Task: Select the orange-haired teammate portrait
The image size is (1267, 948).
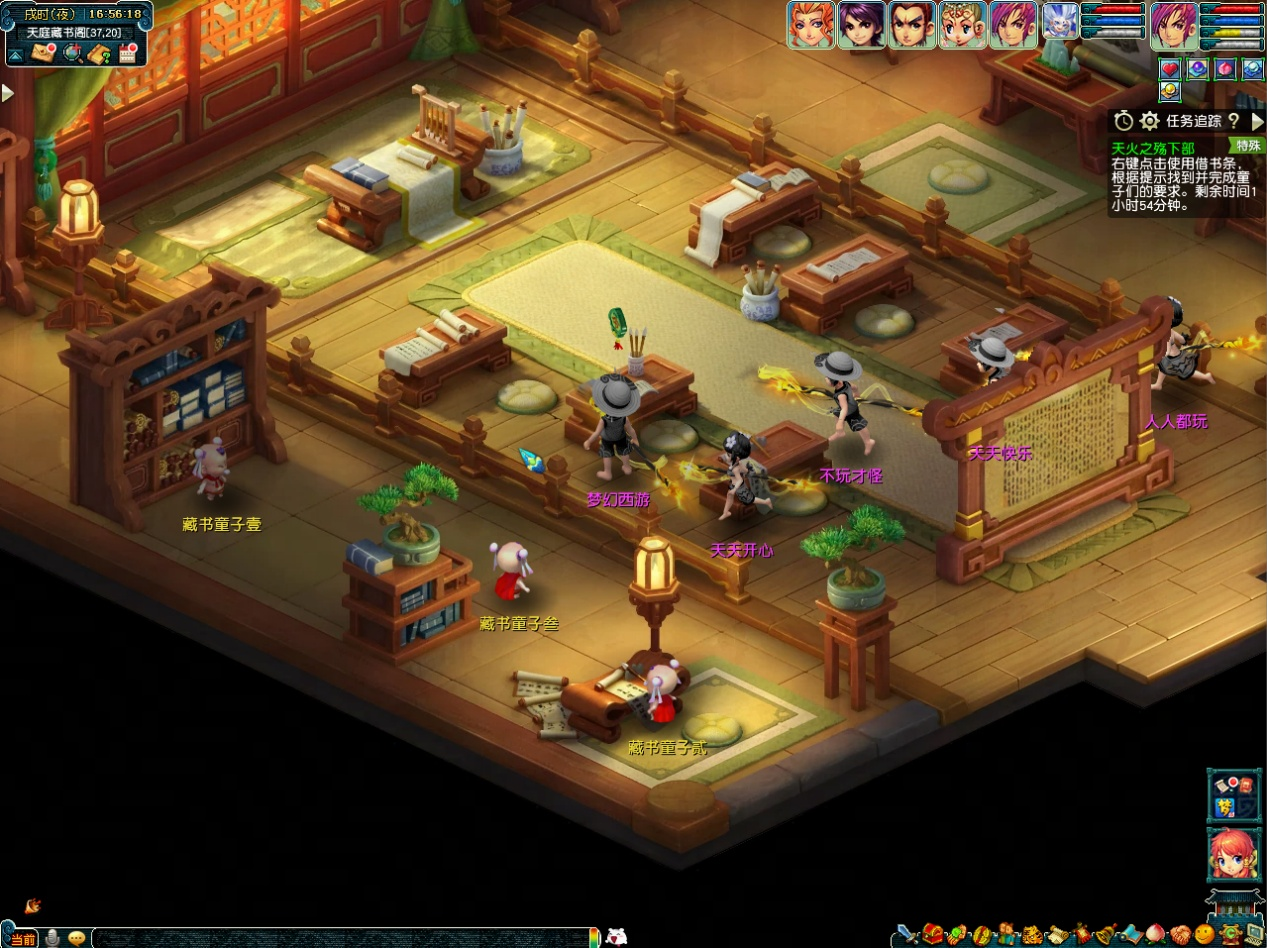Action: click(810, 24)
